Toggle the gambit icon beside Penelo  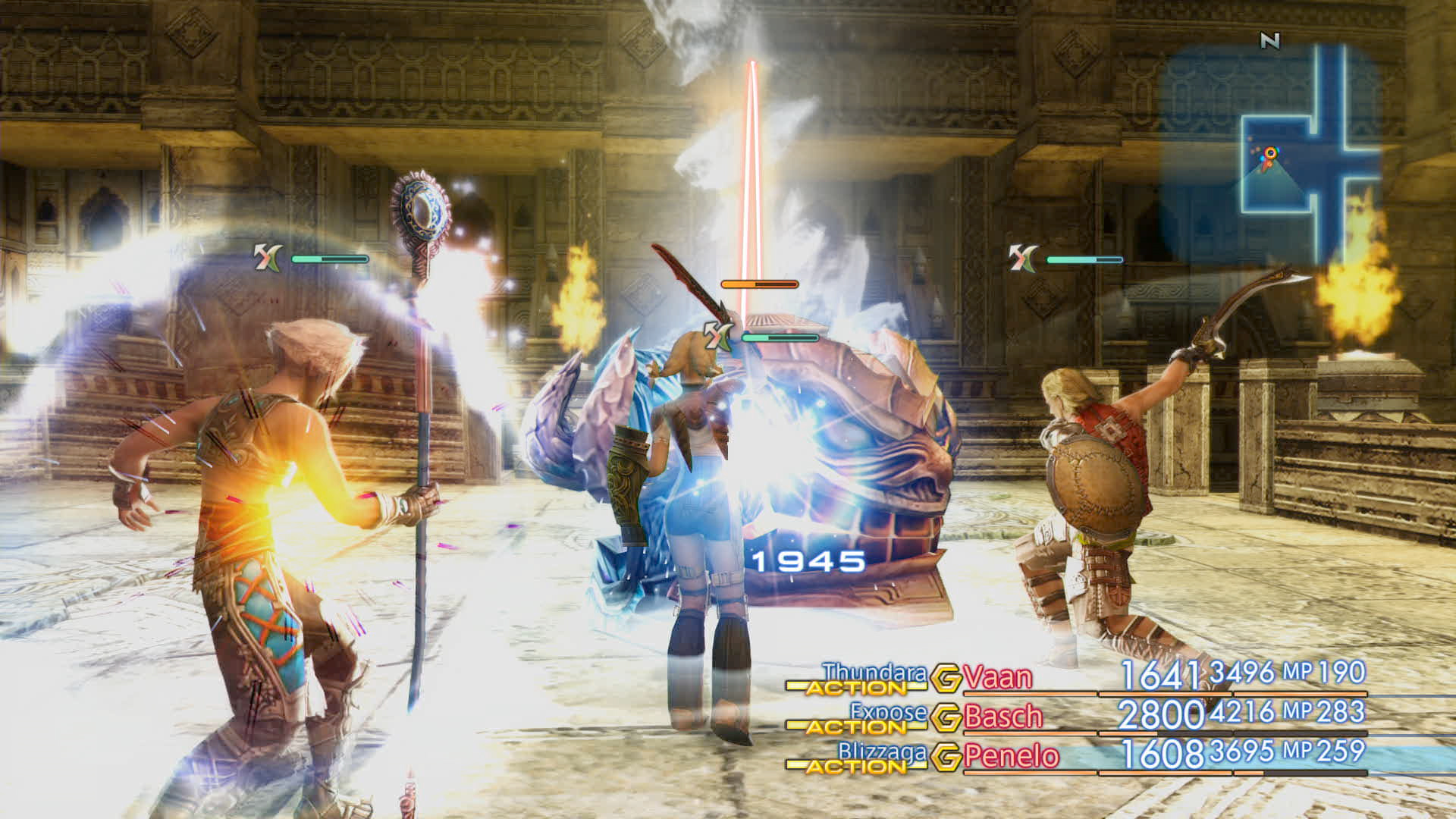tap(946, 757)
